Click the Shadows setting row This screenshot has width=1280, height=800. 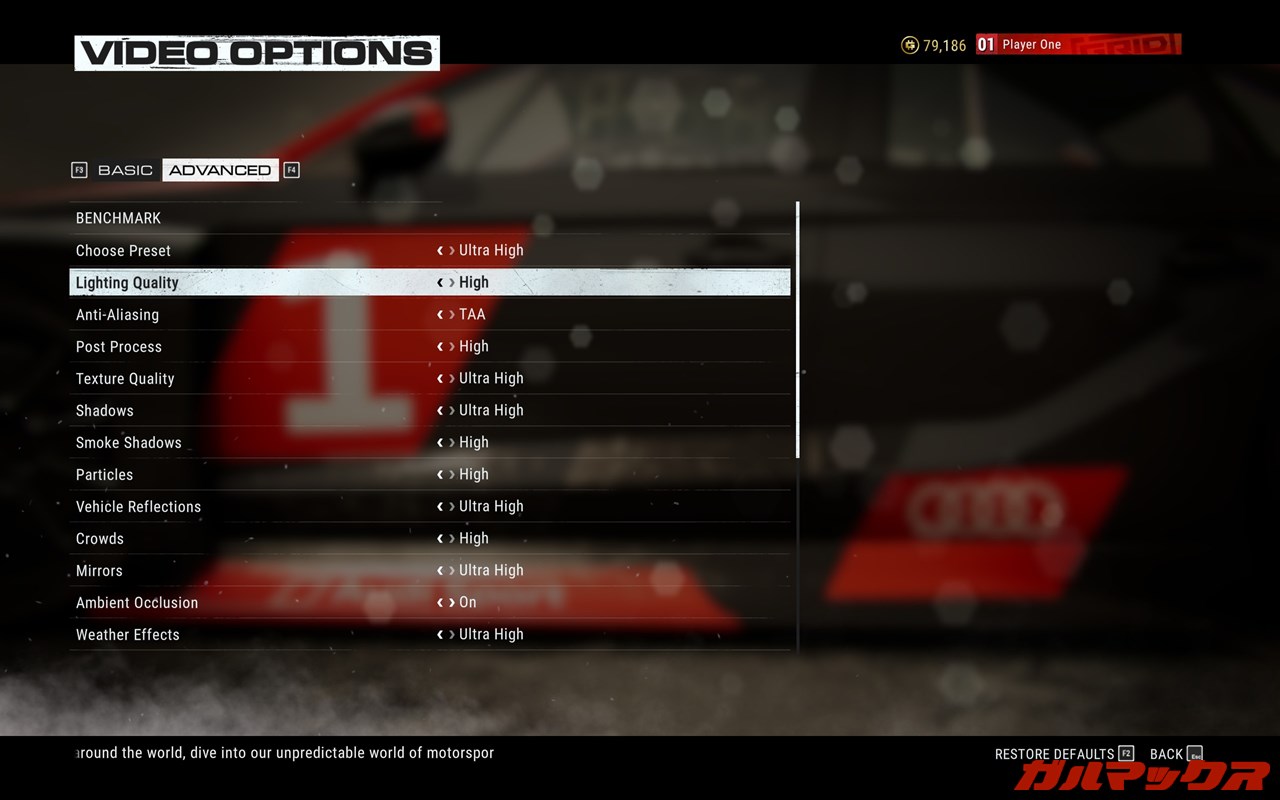point(104,410)
